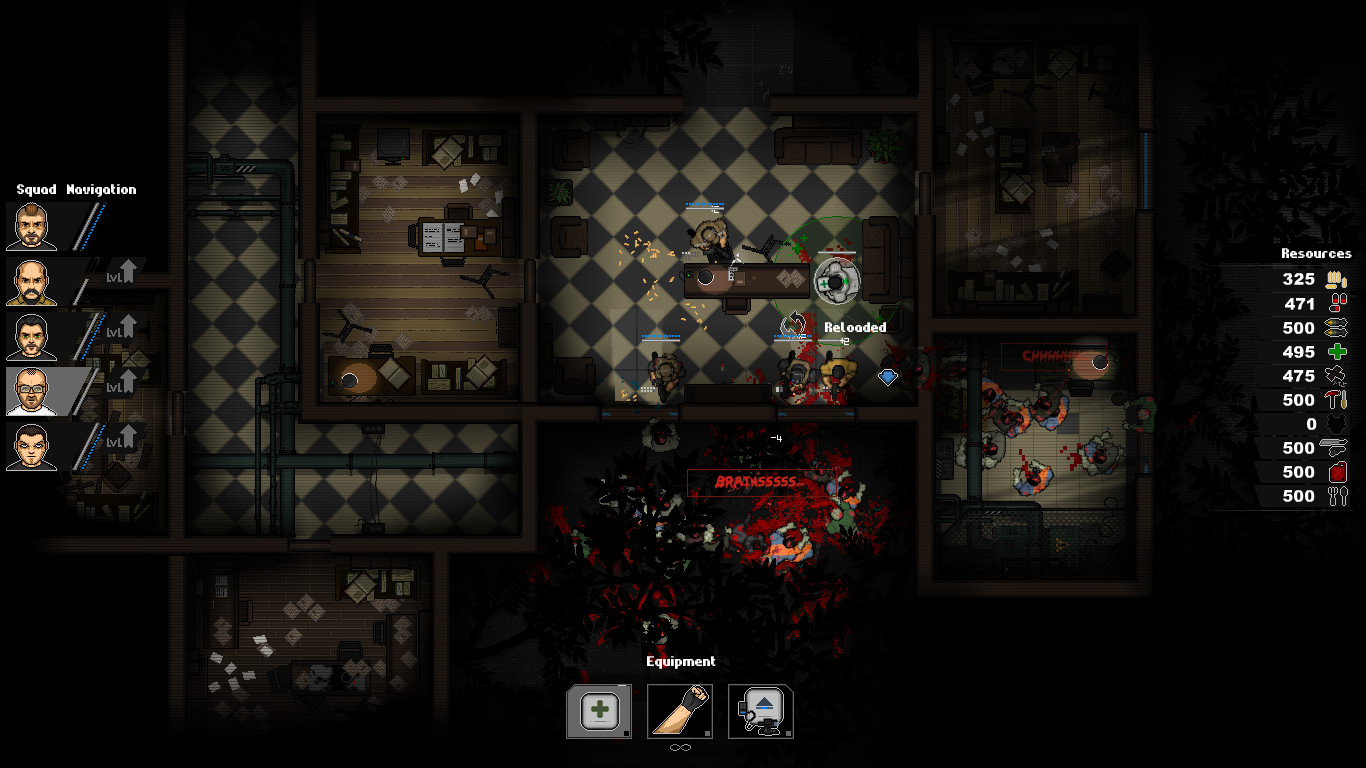The height and width of the screenshot is (768, 1366).
Task: Select the bald mustached squad member portrait
Action: [31, 282]
